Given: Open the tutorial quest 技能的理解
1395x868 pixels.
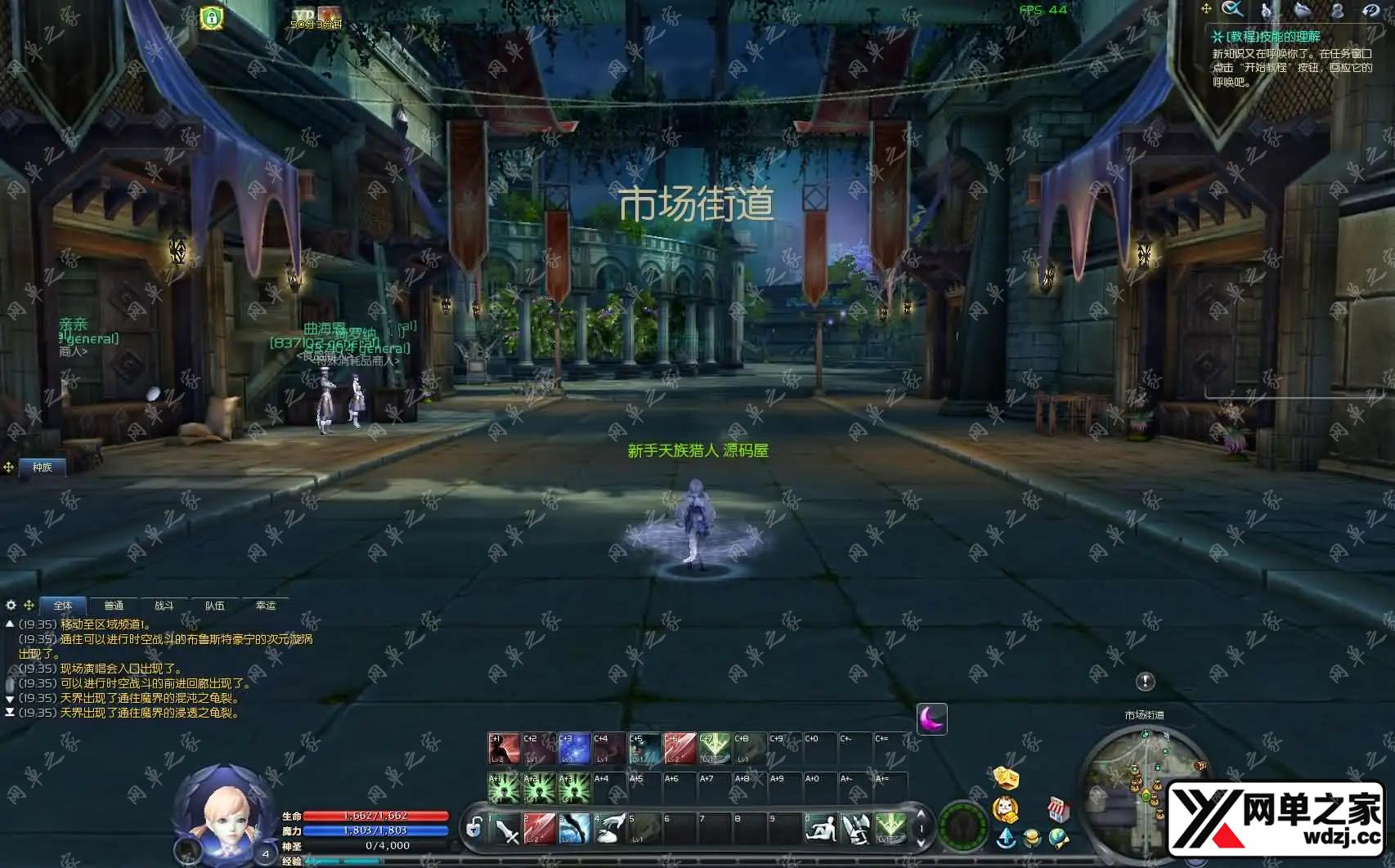Looking at the screenshot, I should 1273,37.
